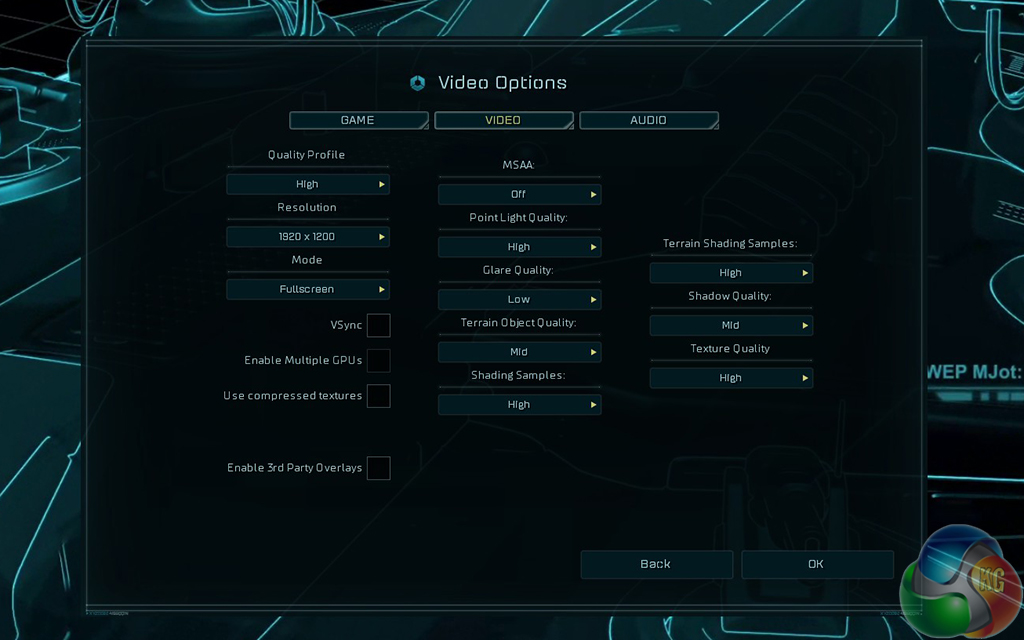This screenshot has width=1024, height=640.
Task: Open the Resolution dropdown
Action: (x=307, y=237)
